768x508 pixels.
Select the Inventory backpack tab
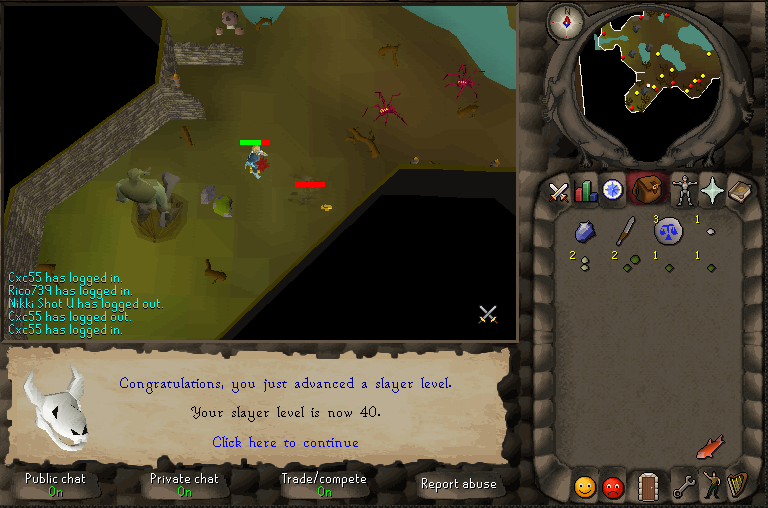(647, 189)
